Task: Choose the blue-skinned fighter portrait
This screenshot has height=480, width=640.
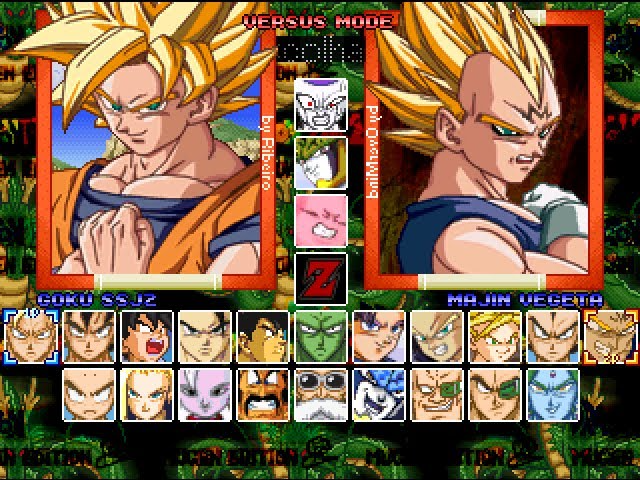Action: 553,393
